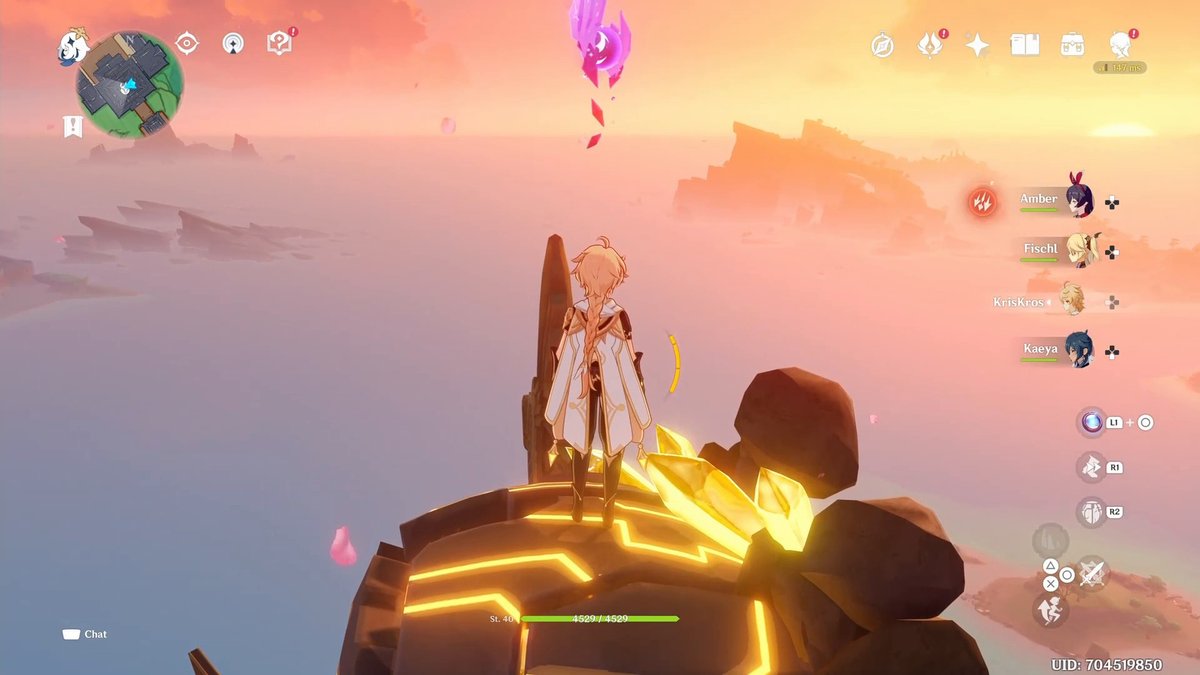Select KrisKros in the party list
1200x675 pixels.
tap(1071, 301)
